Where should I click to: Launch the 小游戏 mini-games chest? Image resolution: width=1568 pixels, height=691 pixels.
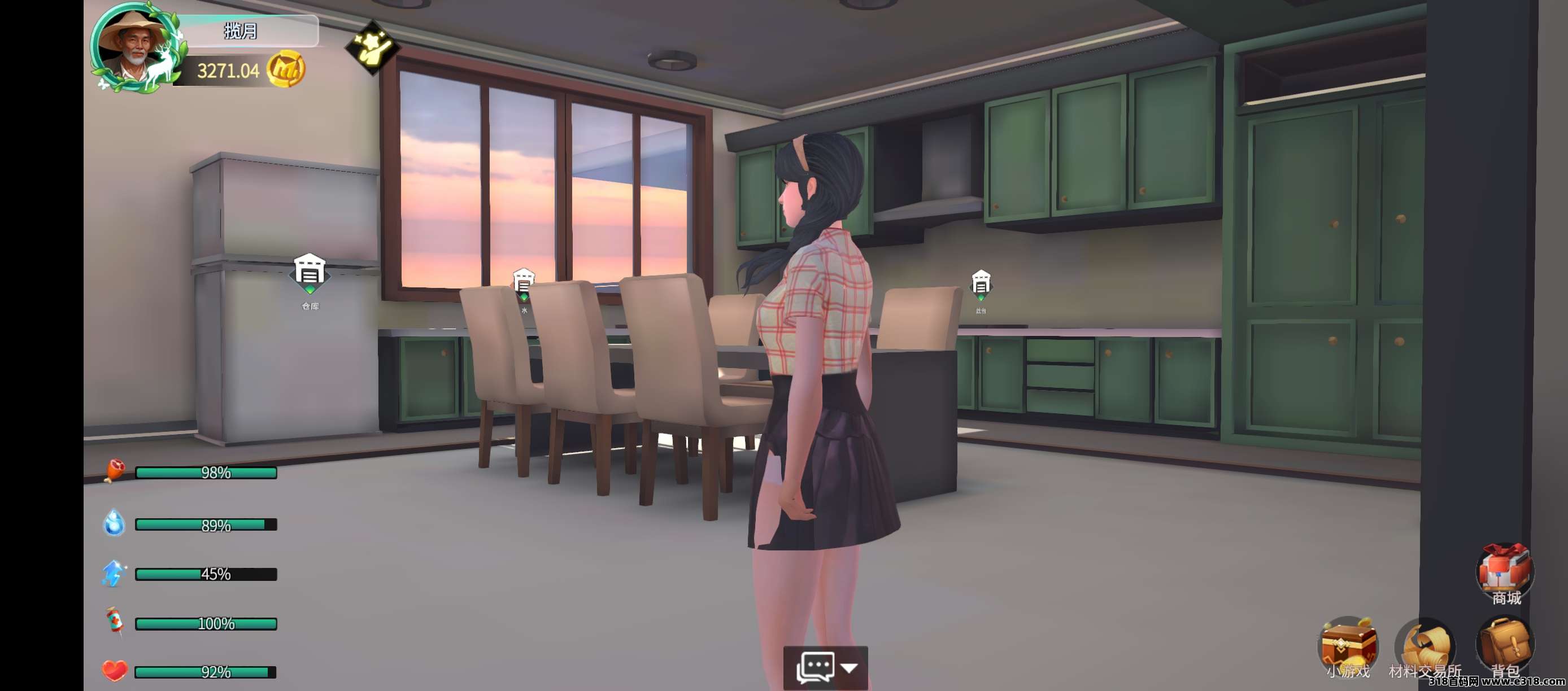click(1348, 646)
